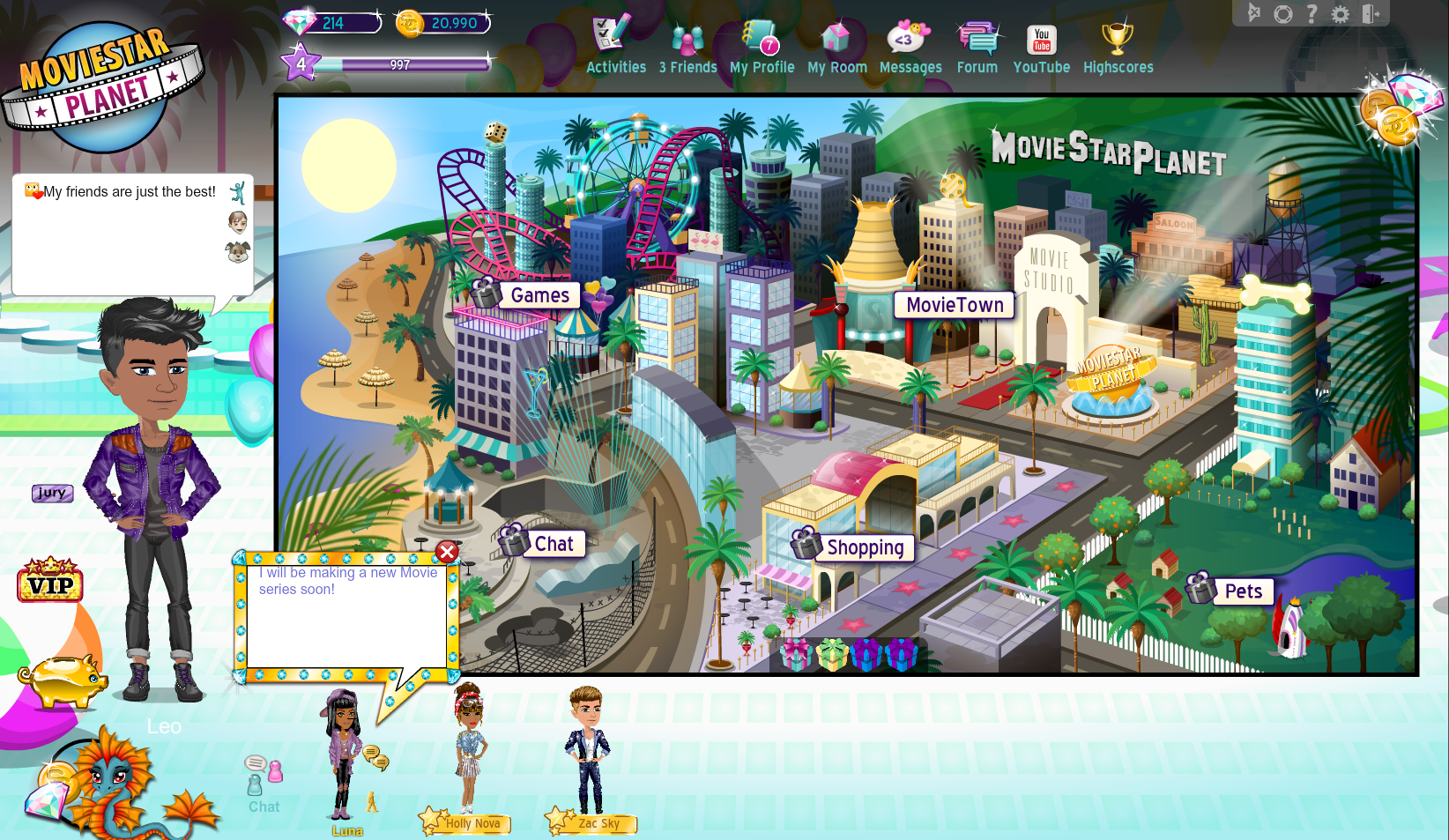
Task: Close the movie series speech bubble
Action: point(447,552)
